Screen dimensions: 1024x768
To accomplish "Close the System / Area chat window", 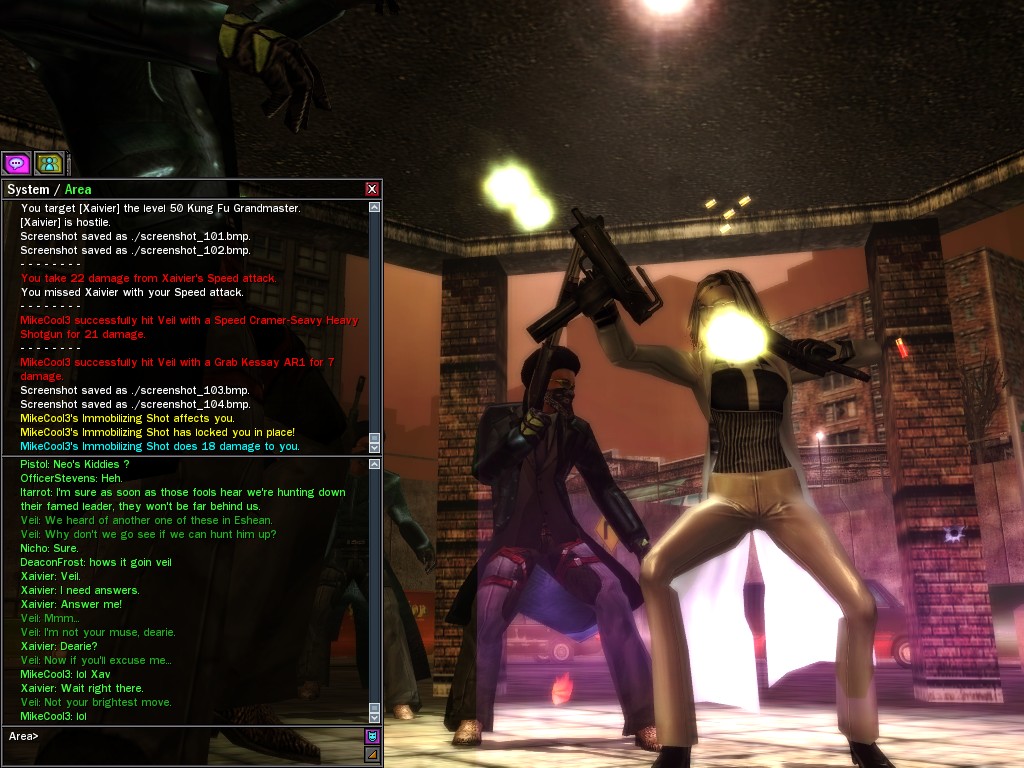I will click(372, 189).
